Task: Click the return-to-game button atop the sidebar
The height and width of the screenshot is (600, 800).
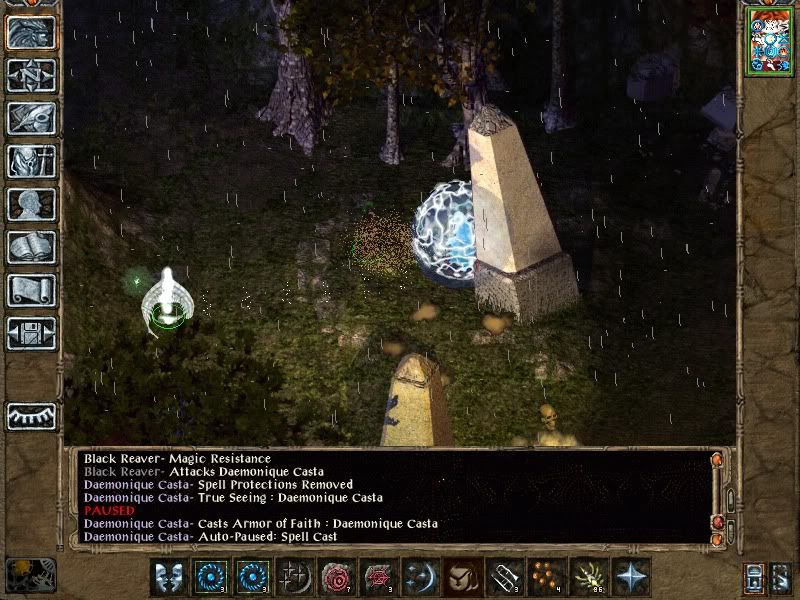Action: [x=31, y=32]
